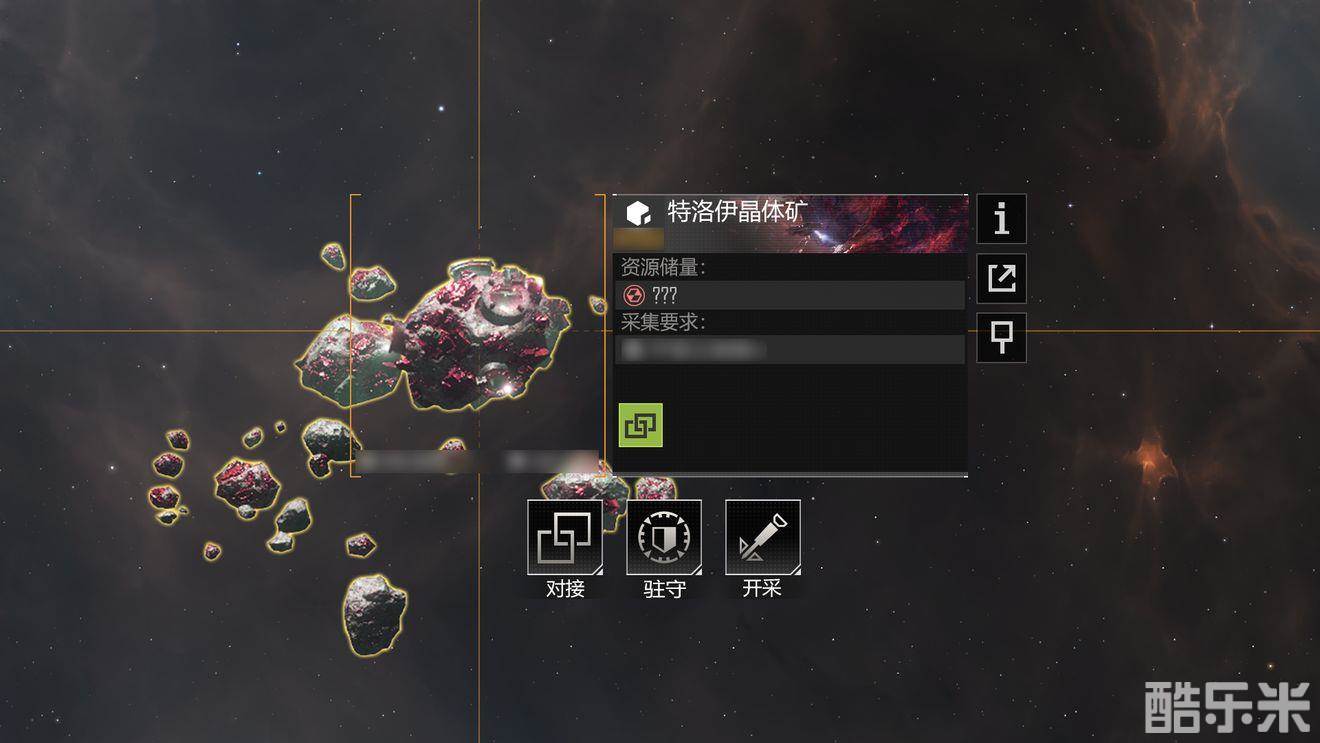Choose the 驻守 garrison action
Viewport: 1320px width, 743px height.
pos(664,539)
